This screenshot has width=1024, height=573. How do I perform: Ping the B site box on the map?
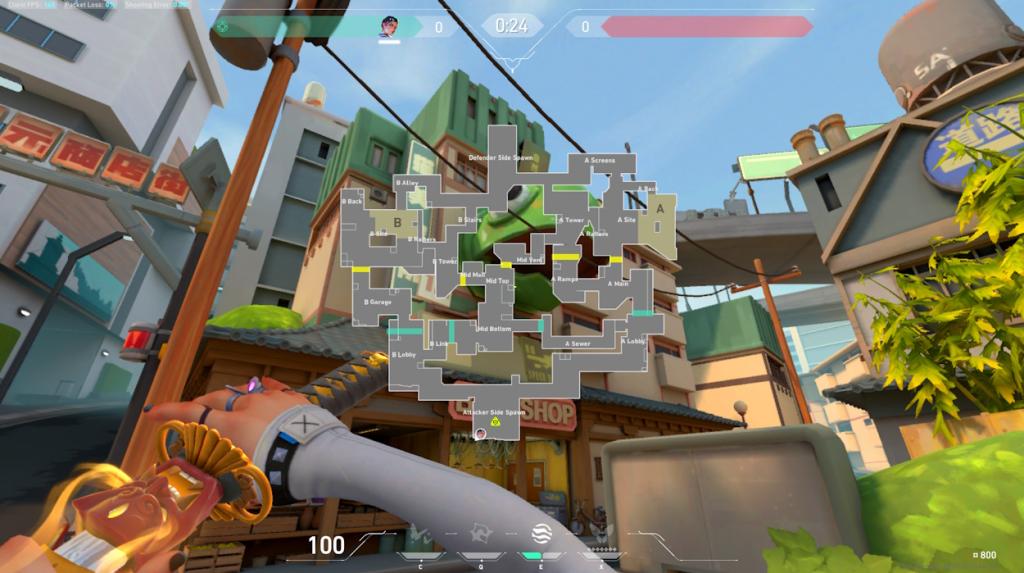tap(397, 222)
